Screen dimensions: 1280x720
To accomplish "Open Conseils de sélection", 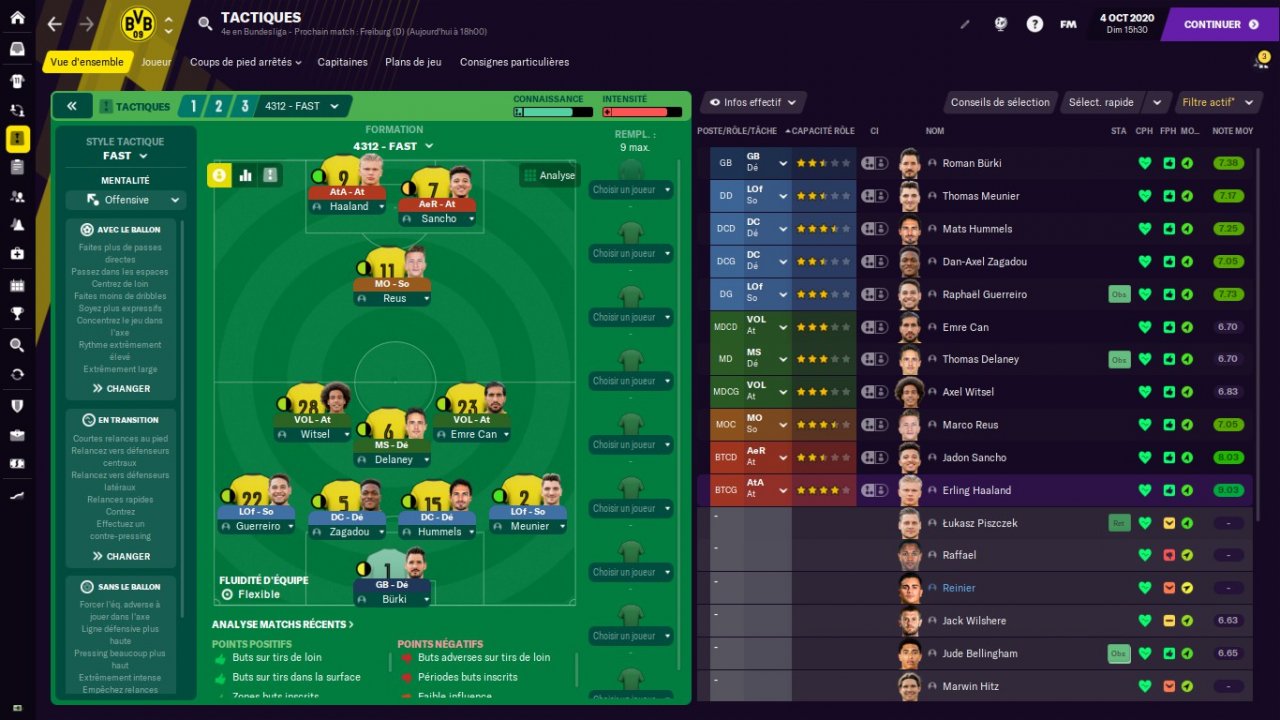I will coord(1000,102).
